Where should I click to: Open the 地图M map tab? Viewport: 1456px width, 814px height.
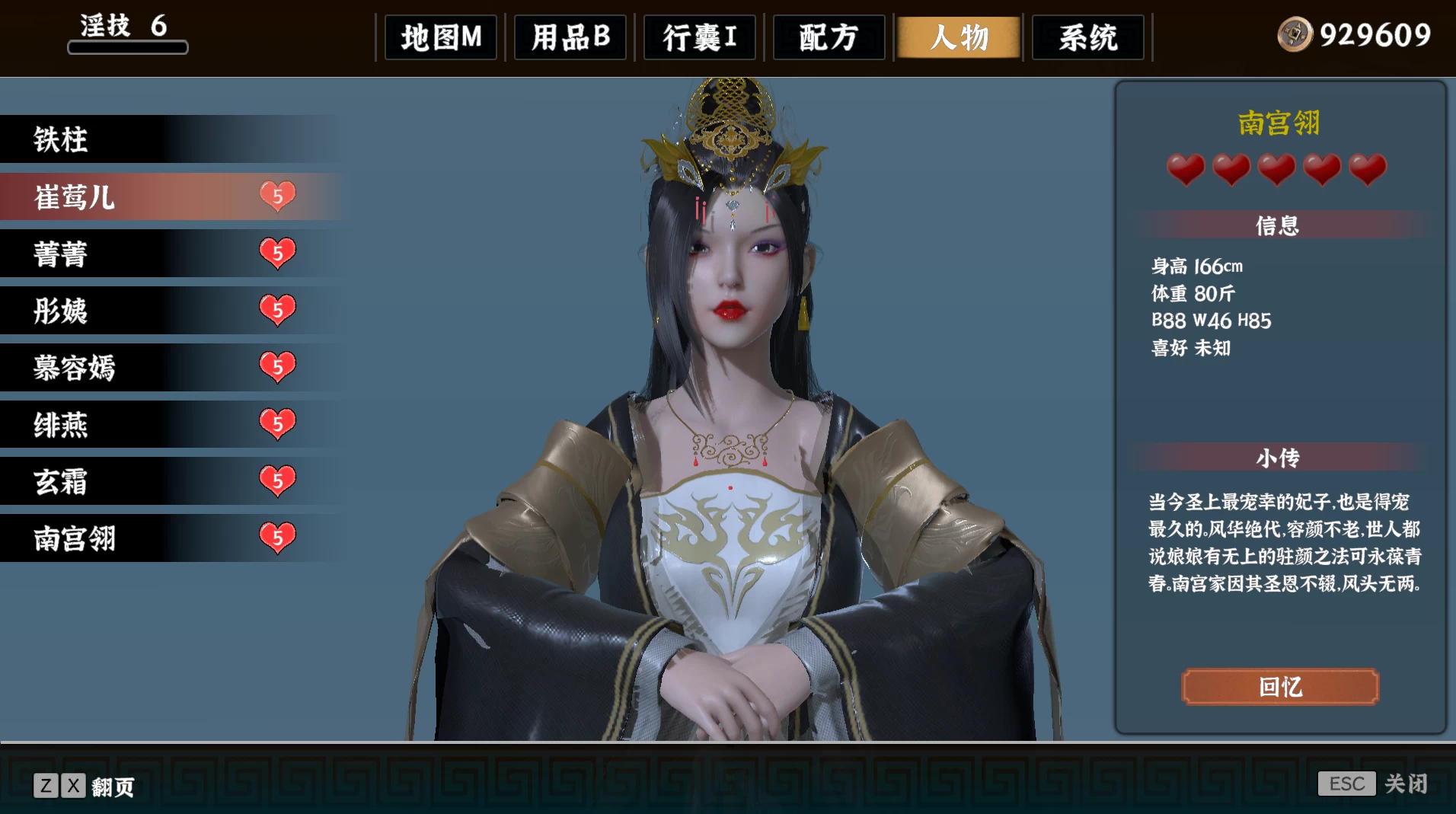(440, 37)
